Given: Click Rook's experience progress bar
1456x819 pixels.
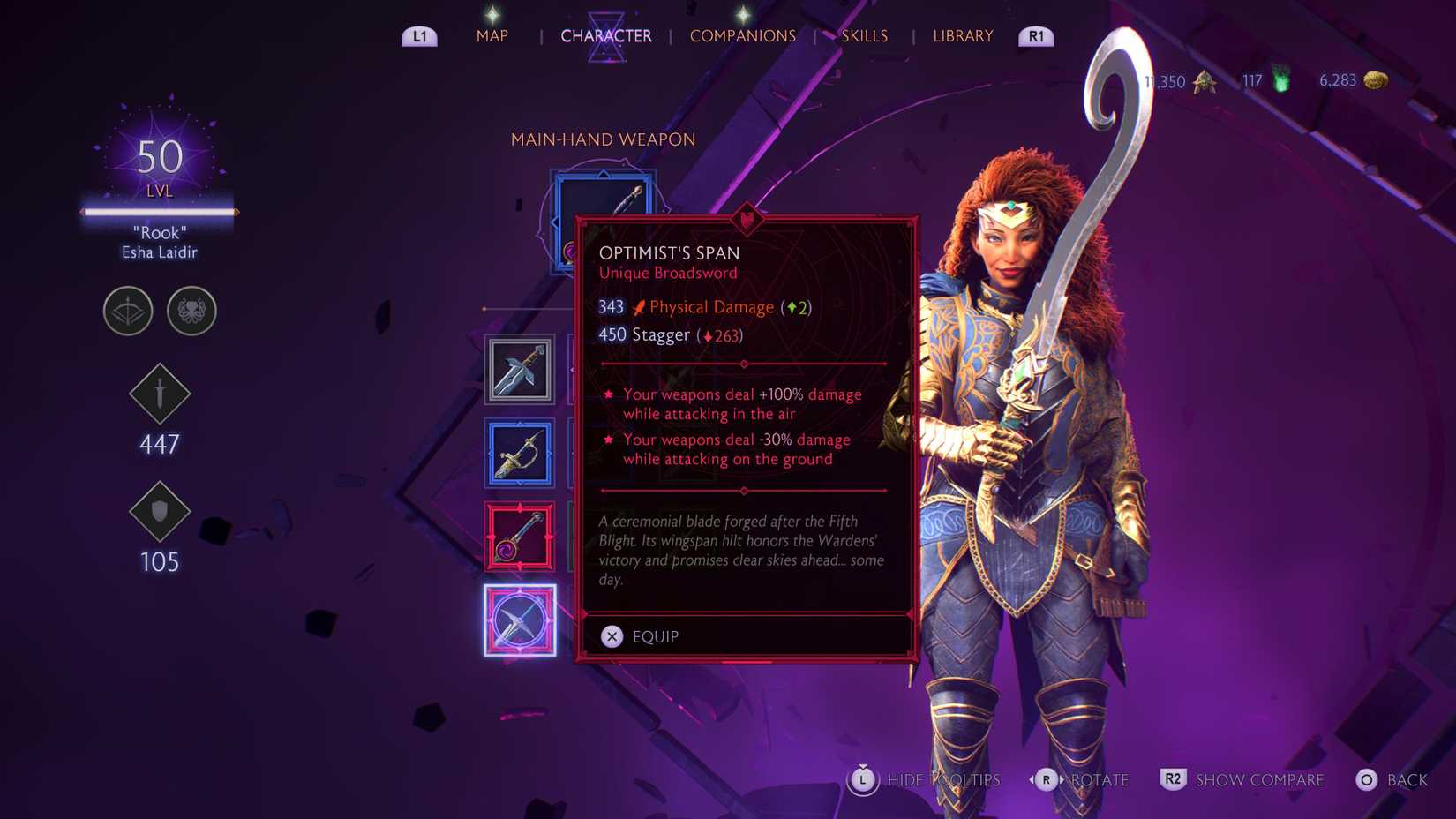Looking at the screenshot, I should [x=159, y=212].
